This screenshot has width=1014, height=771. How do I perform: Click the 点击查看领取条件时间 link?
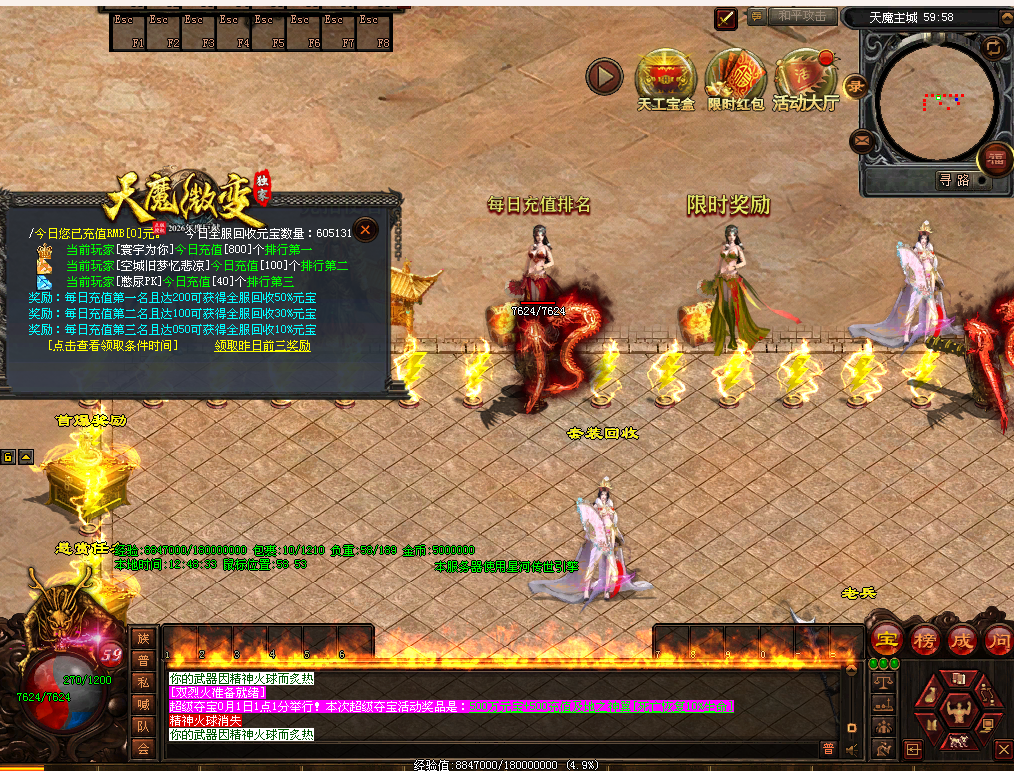pyautogui.click(x=113, y=345)
